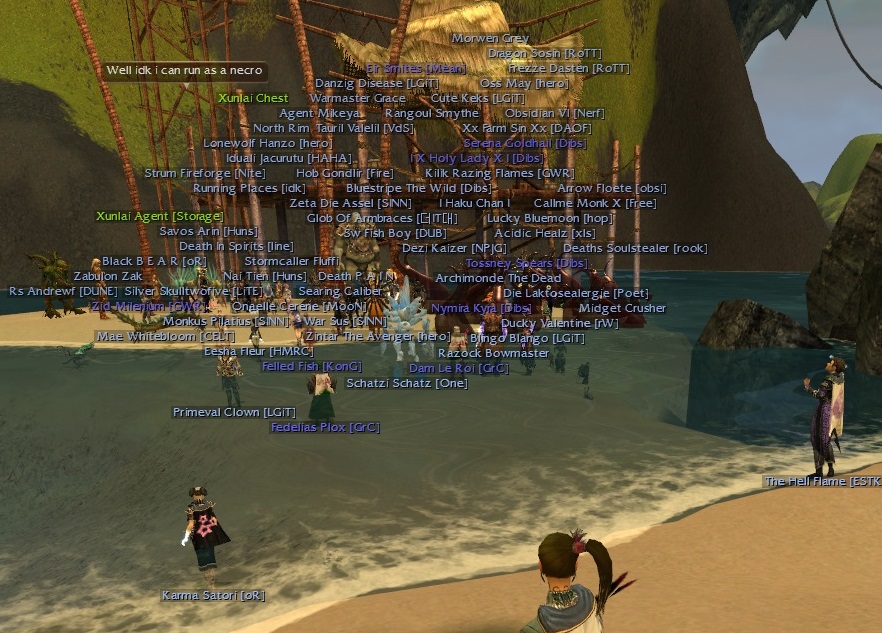Click The Hell Flame player name label
The height and width of the screenshot is (633, 882).
tap(822, 482)
